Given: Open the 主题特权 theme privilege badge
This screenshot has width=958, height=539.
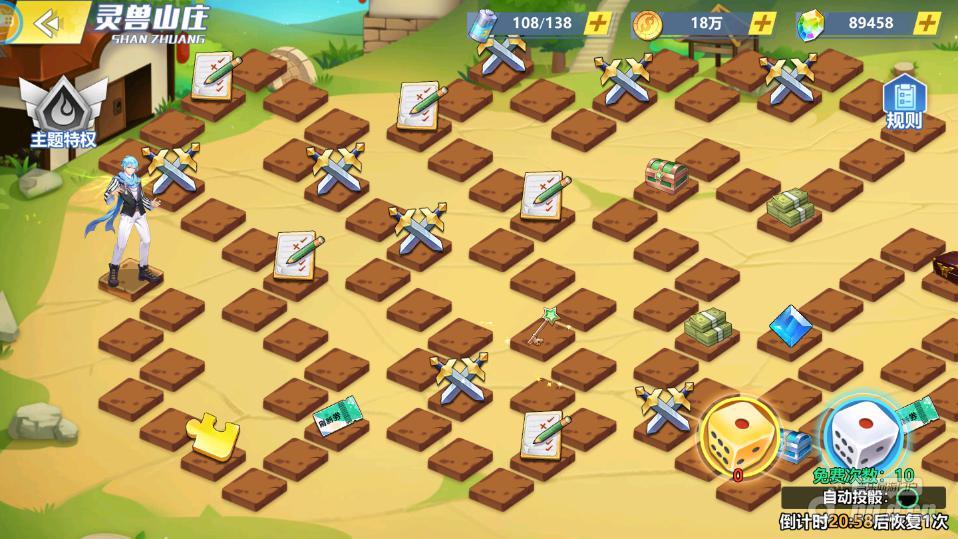Looking at the screenshot, I should [x=63, y=110].
